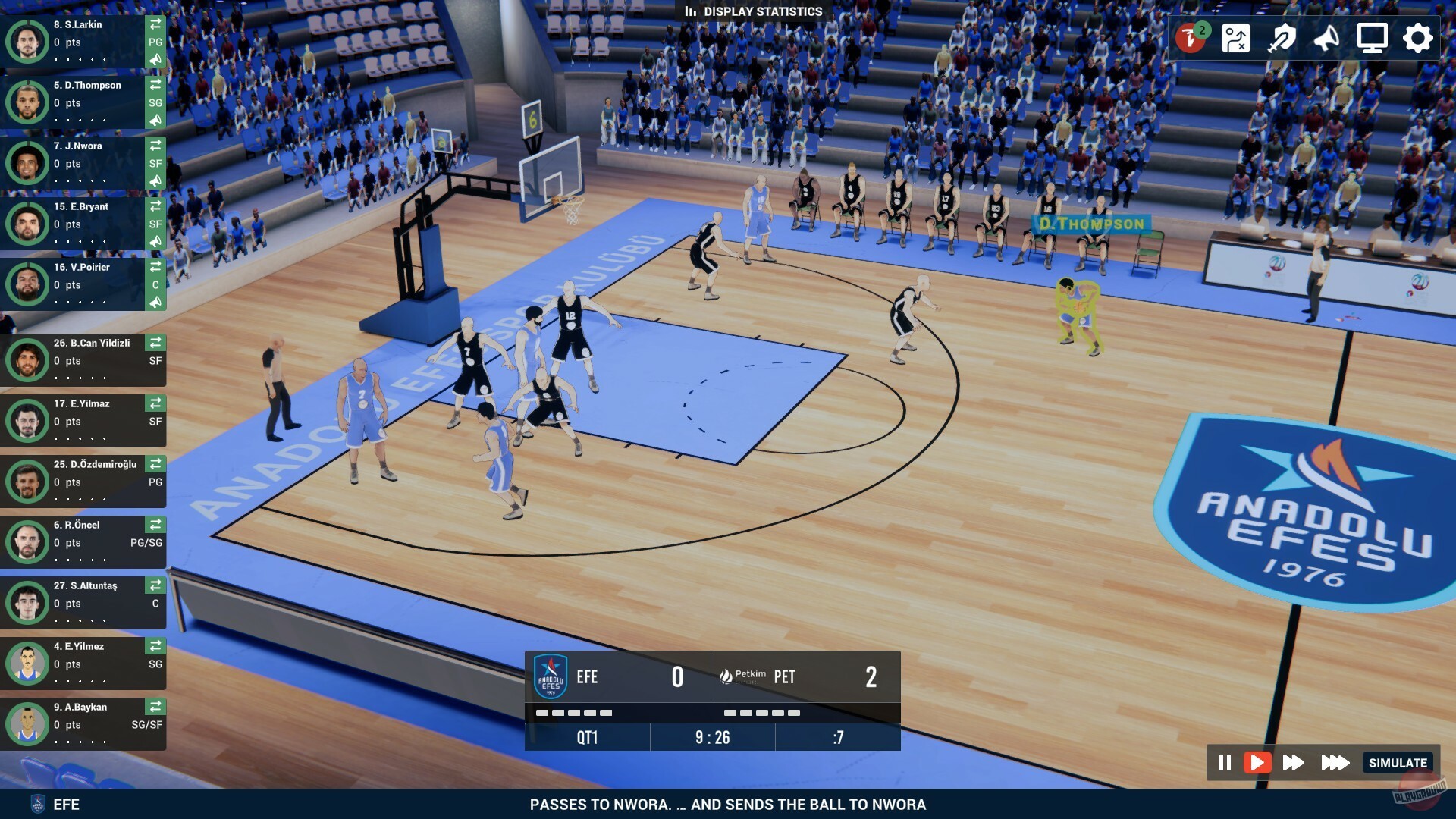Open the tactics playbook icon

[1235, 36]
